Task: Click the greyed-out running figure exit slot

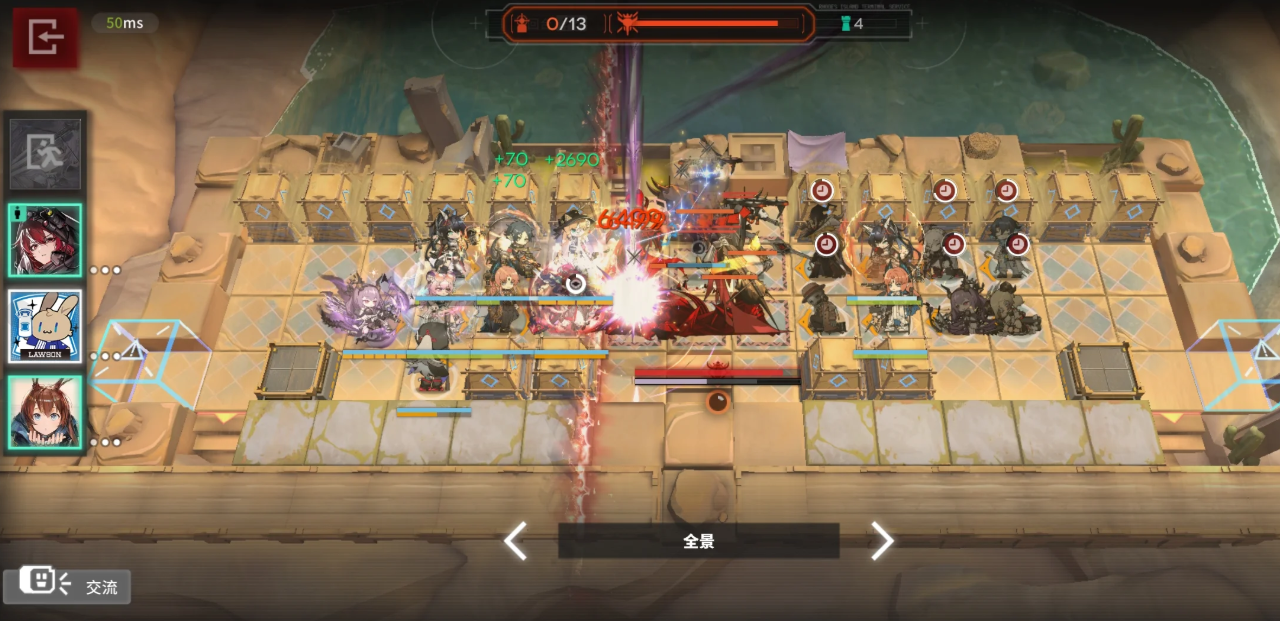Action: pyautogui.click(x=45, y=155)
